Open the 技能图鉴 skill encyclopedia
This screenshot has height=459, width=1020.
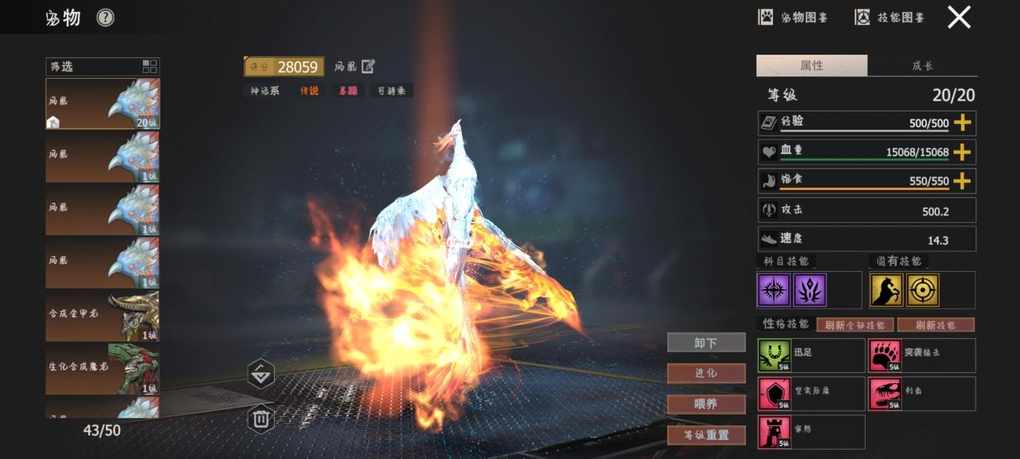coord(889,17)
